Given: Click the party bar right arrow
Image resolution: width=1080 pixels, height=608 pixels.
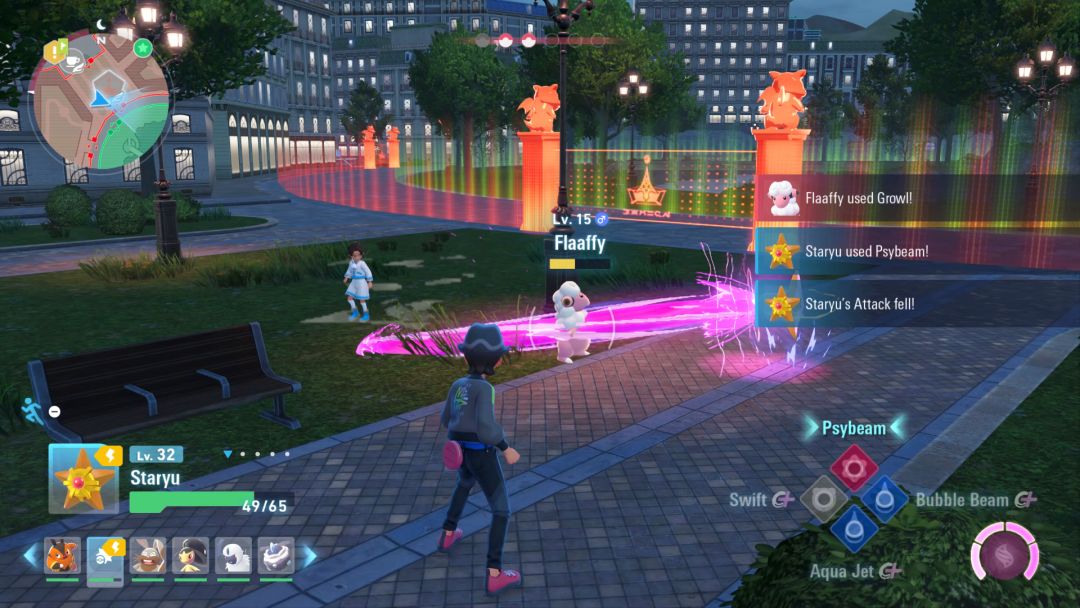Looking at the screenshot, I should (x=309, y=555).
